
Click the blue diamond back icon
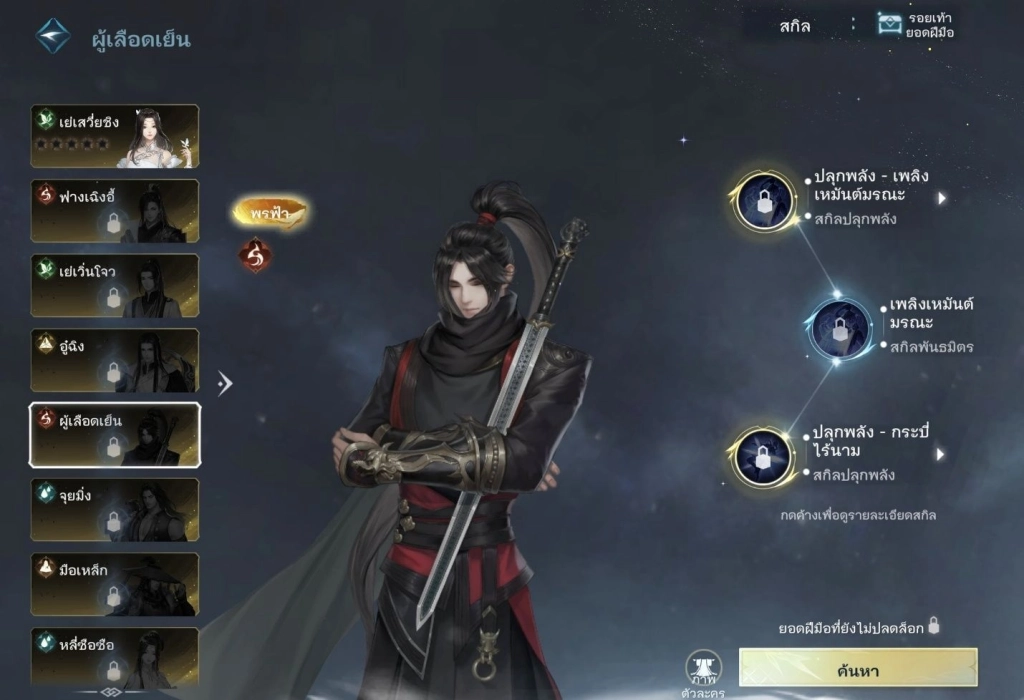pyautogui.click(x=53, y=36)
